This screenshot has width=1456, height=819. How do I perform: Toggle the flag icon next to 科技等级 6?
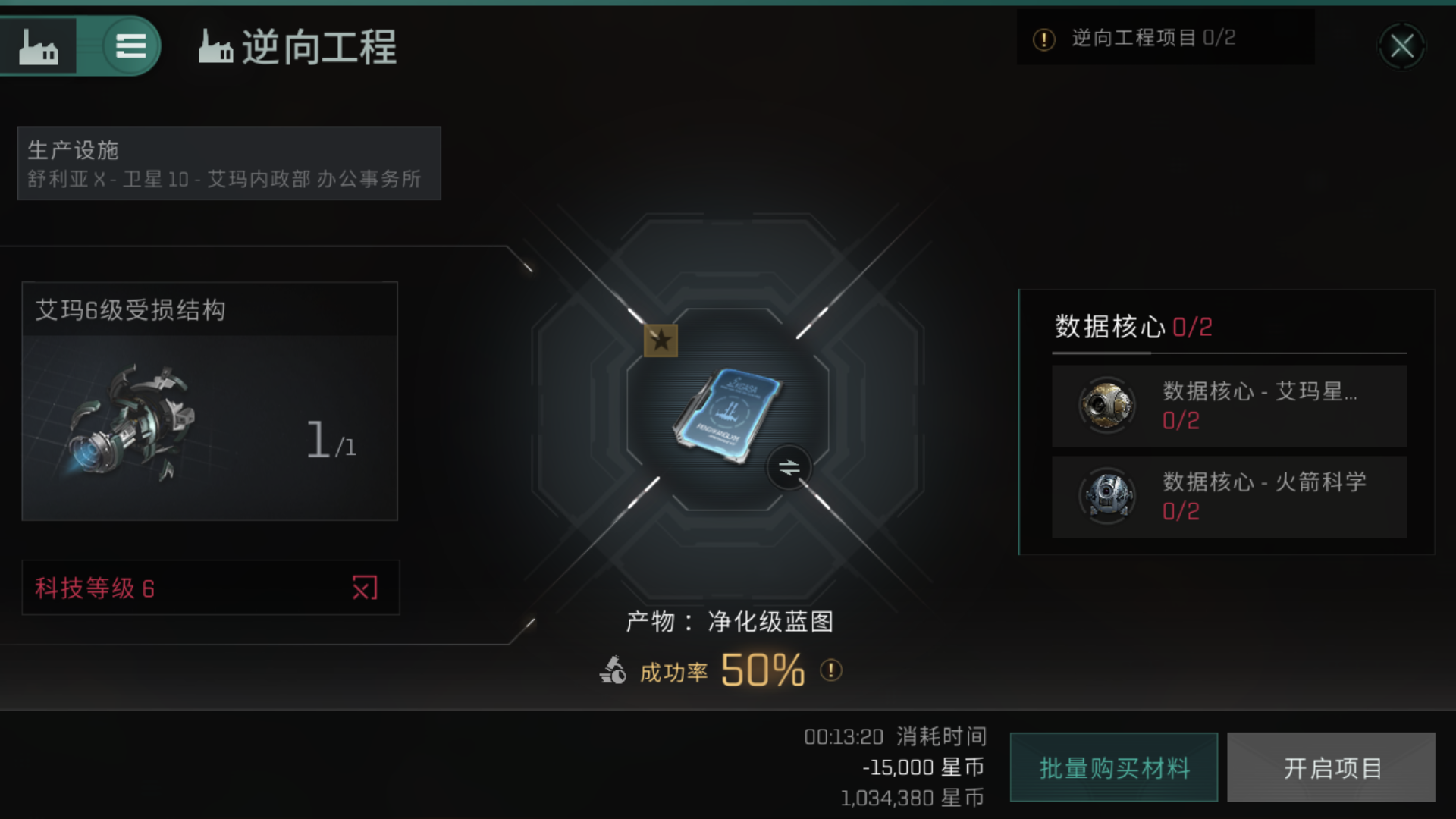pos(366,588)
